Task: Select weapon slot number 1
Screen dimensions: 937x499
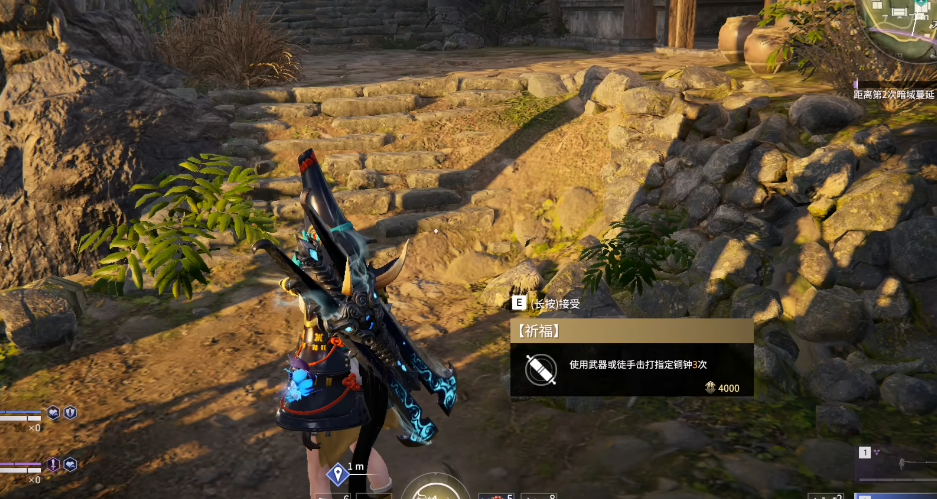Action: [x=866, y=452]
